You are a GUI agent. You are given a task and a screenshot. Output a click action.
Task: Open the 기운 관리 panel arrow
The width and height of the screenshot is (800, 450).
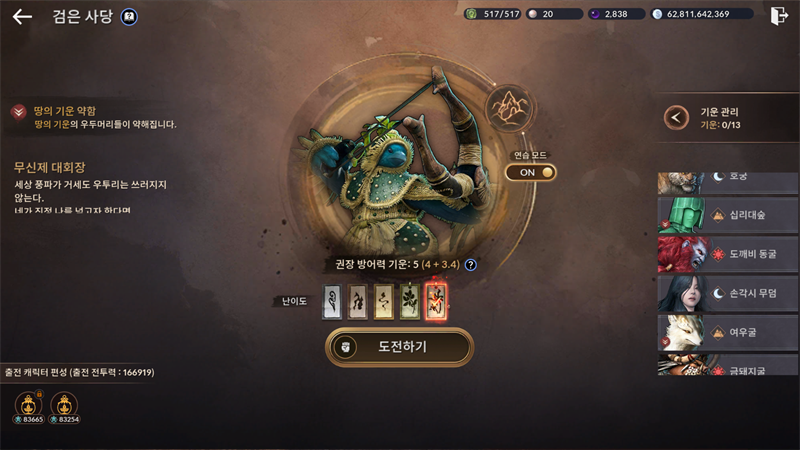[678, 118]
